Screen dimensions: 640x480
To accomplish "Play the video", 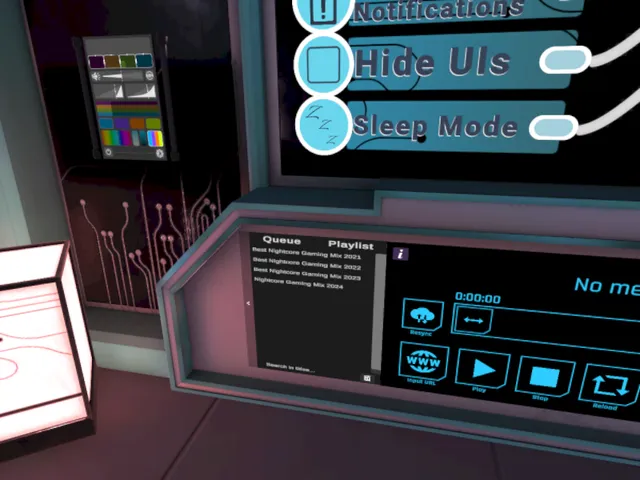I will point(482,370).
